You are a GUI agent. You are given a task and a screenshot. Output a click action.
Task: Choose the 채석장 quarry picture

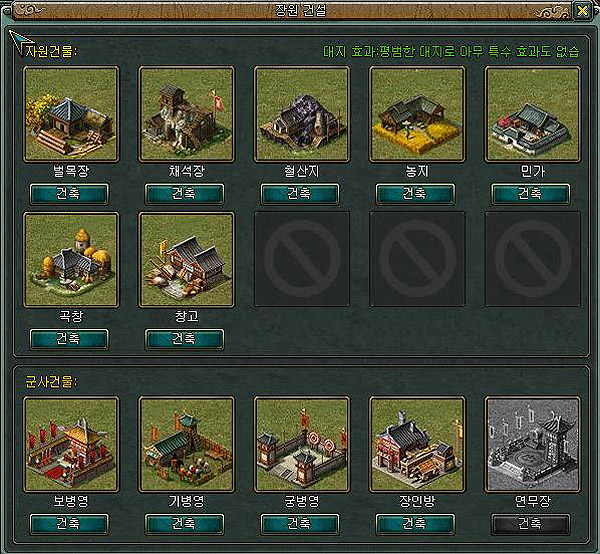pos(185,114)
